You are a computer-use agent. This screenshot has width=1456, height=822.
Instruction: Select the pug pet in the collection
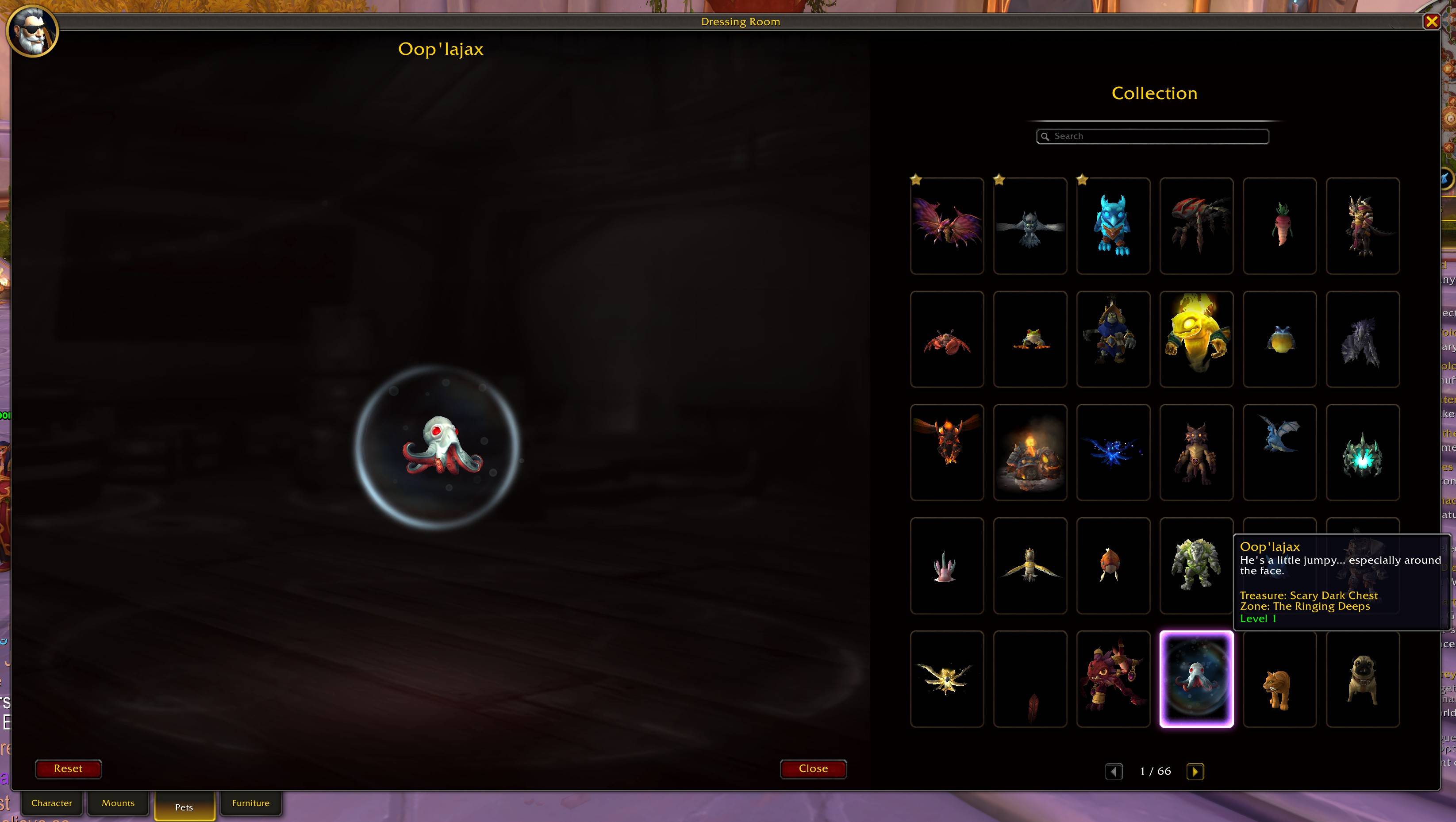(x=1362, y=678)
